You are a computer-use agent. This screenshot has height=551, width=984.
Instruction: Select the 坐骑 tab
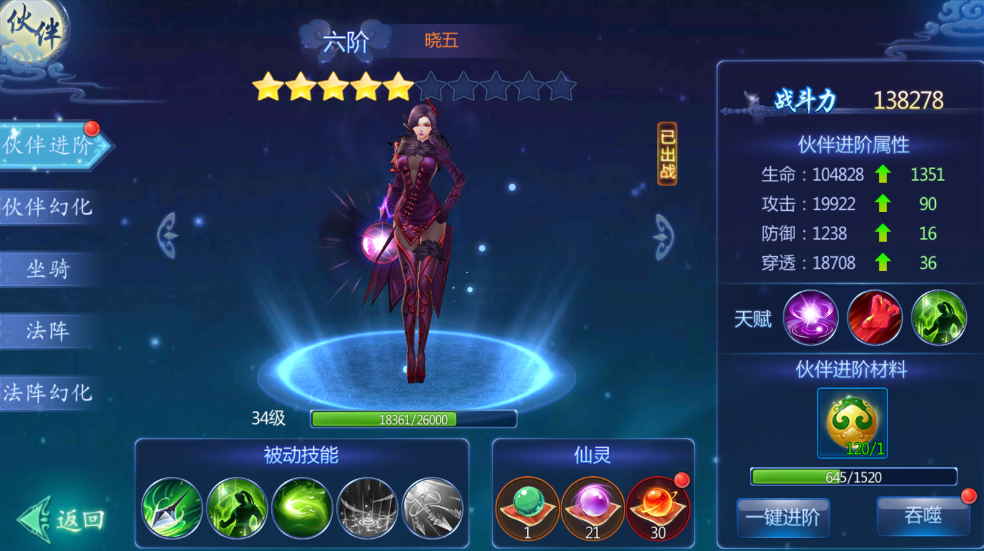tap(48, 269)
